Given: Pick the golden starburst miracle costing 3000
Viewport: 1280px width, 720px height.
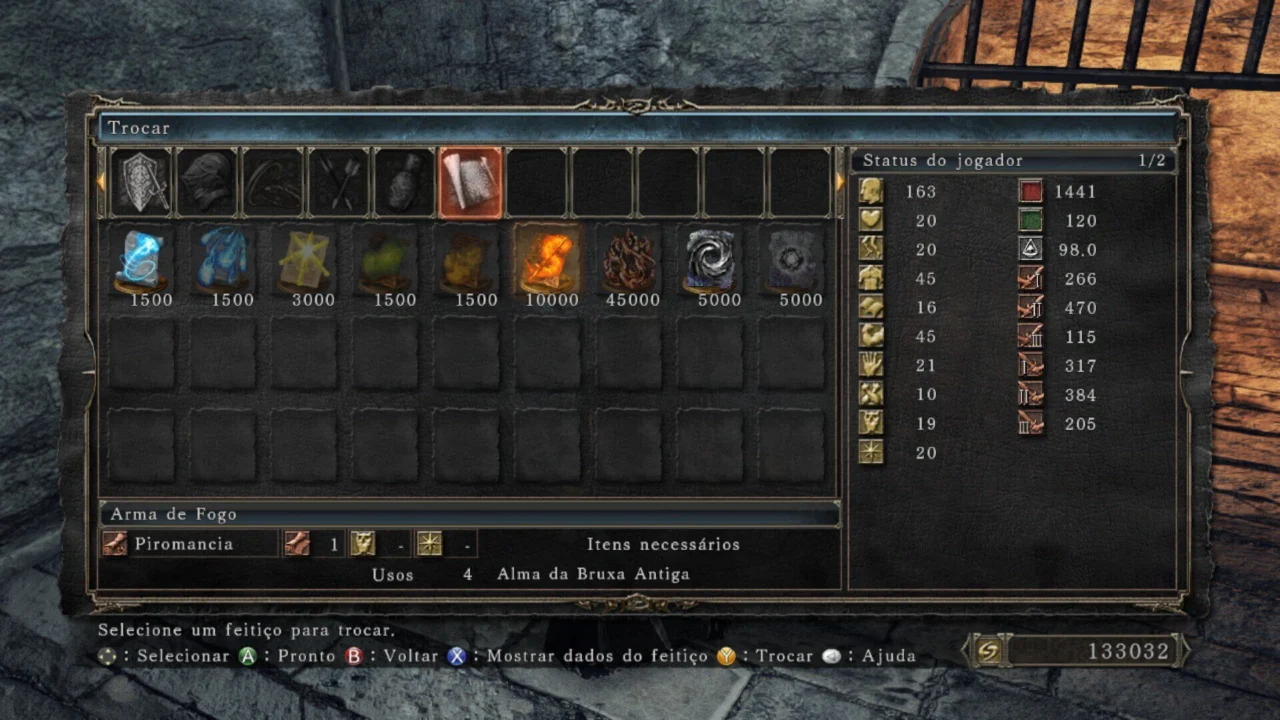Looking at the screenshot, I should (304, 260).
